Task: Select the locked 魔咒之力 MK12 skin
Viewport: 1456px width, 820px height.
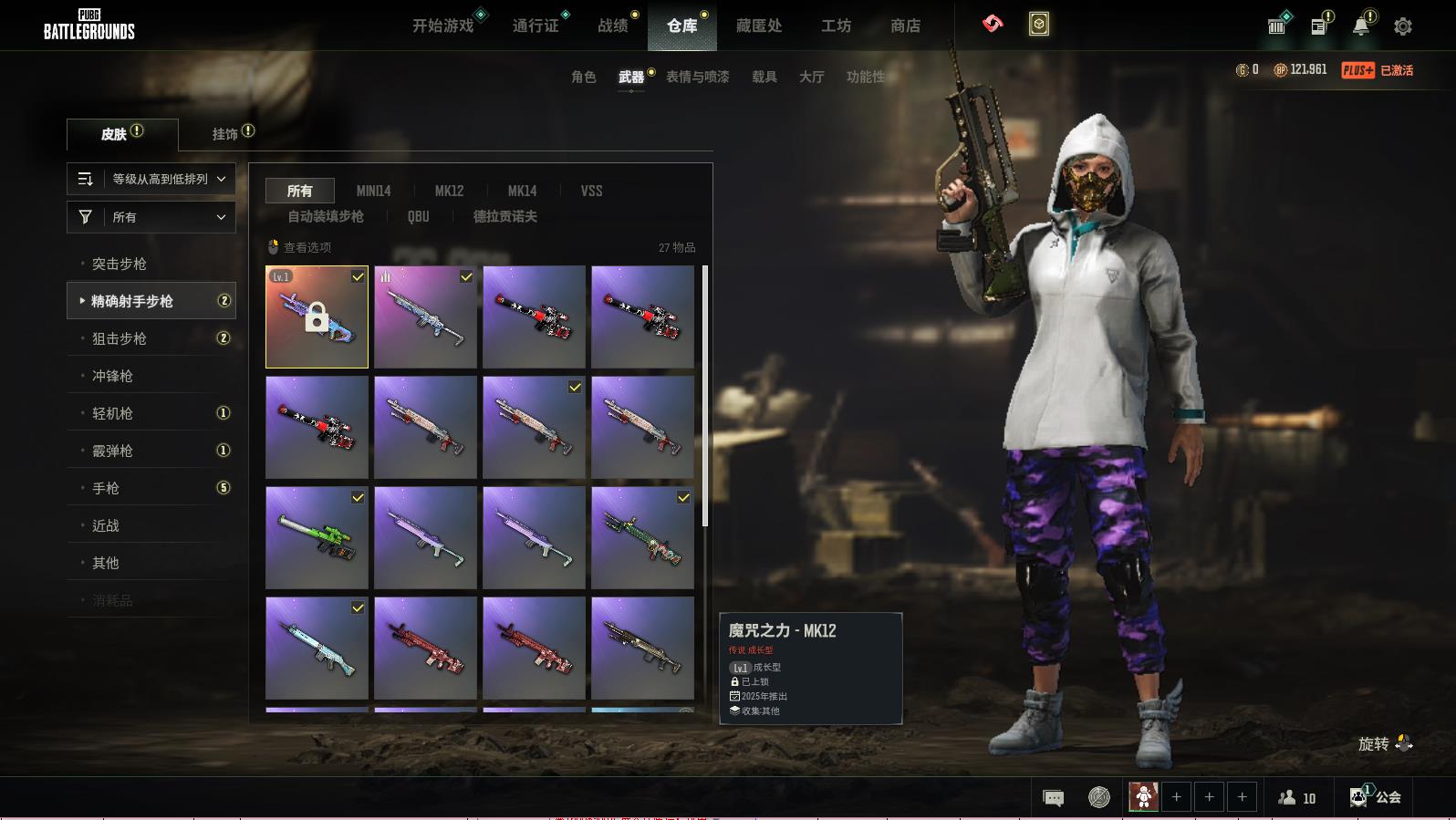Action: click(317, 317)
